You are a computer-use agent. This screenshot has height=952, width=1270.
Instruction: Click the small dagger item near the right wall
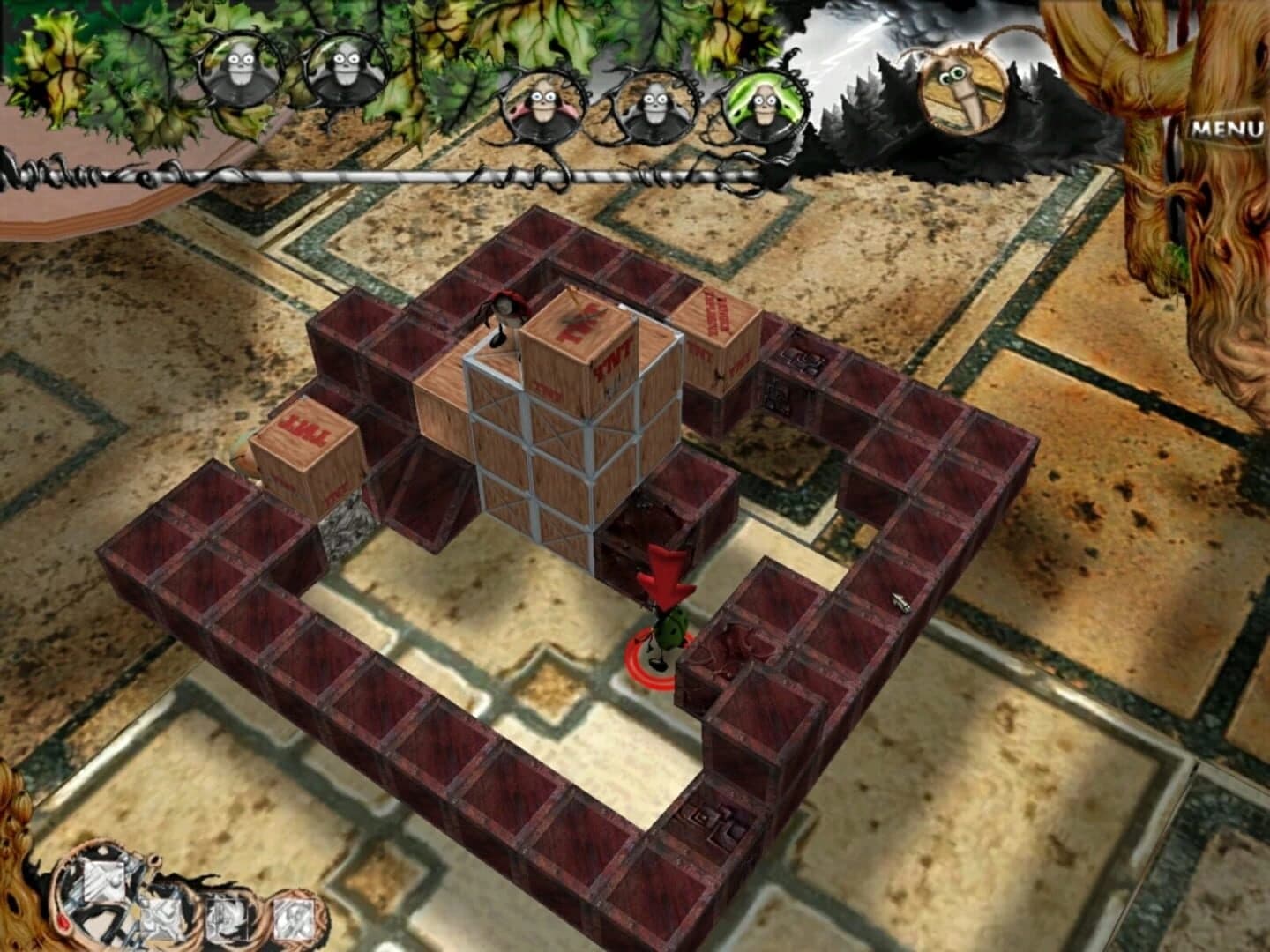pyautogui.click(x=900, y=603)
